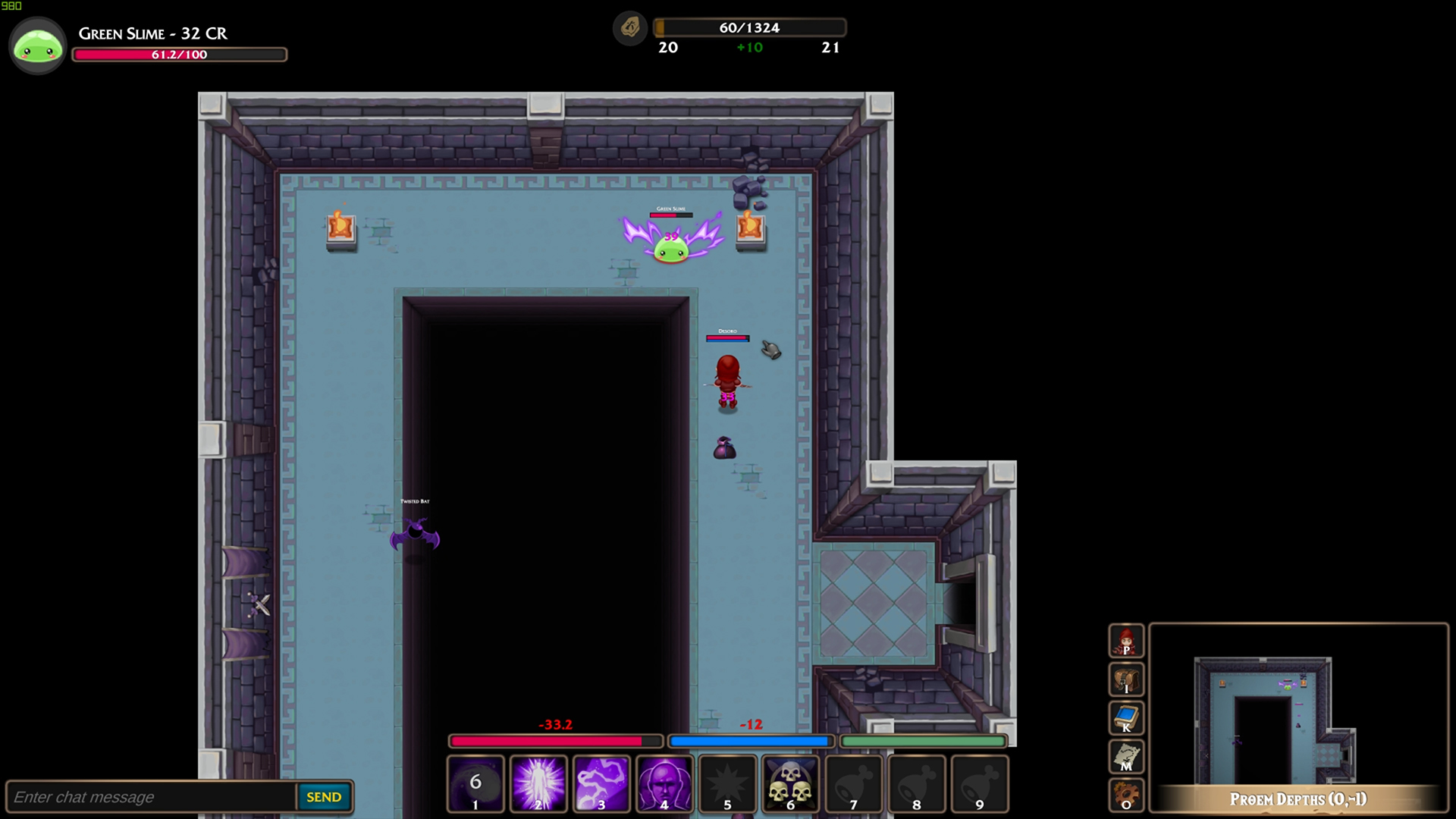Use the triple skull ability in slot 6
Screen dimensions: 1456x819
(x=790, y=783)
